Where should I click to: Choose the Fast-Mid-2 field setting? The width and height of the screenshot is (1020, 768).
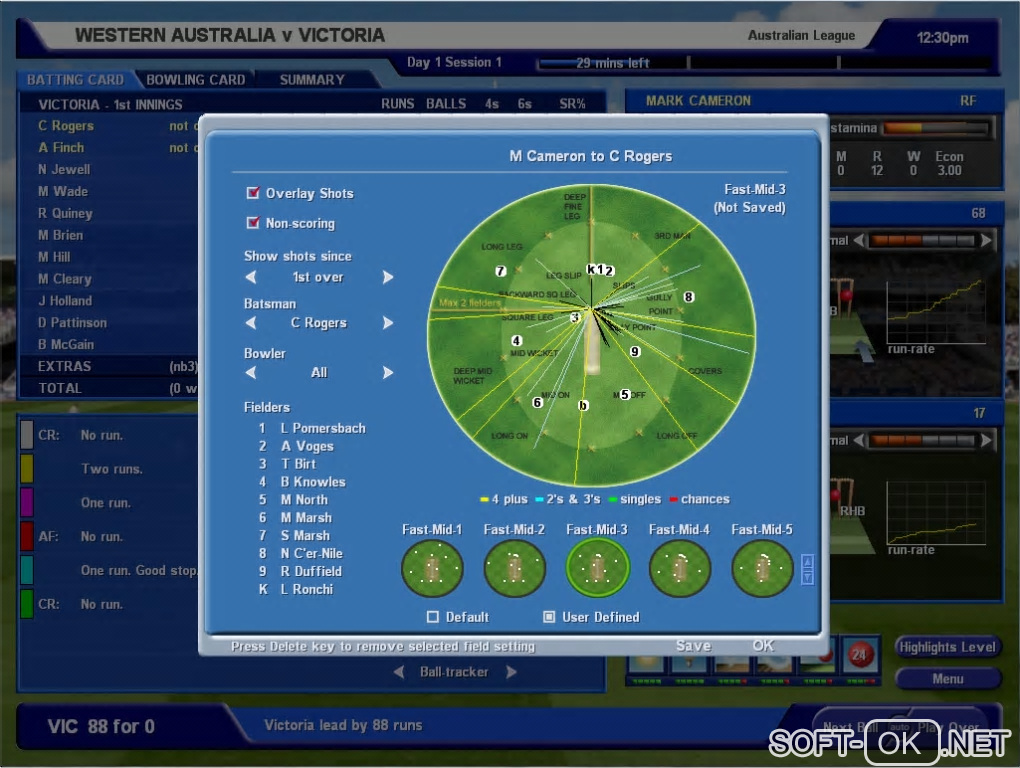pos(514,568)
